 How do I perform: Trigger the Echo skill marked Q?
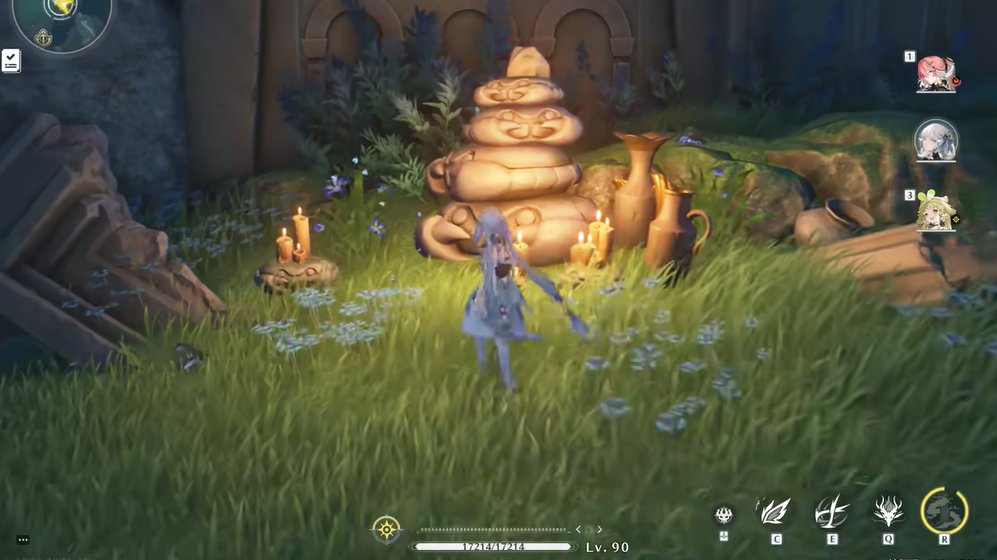pos(888,512)
